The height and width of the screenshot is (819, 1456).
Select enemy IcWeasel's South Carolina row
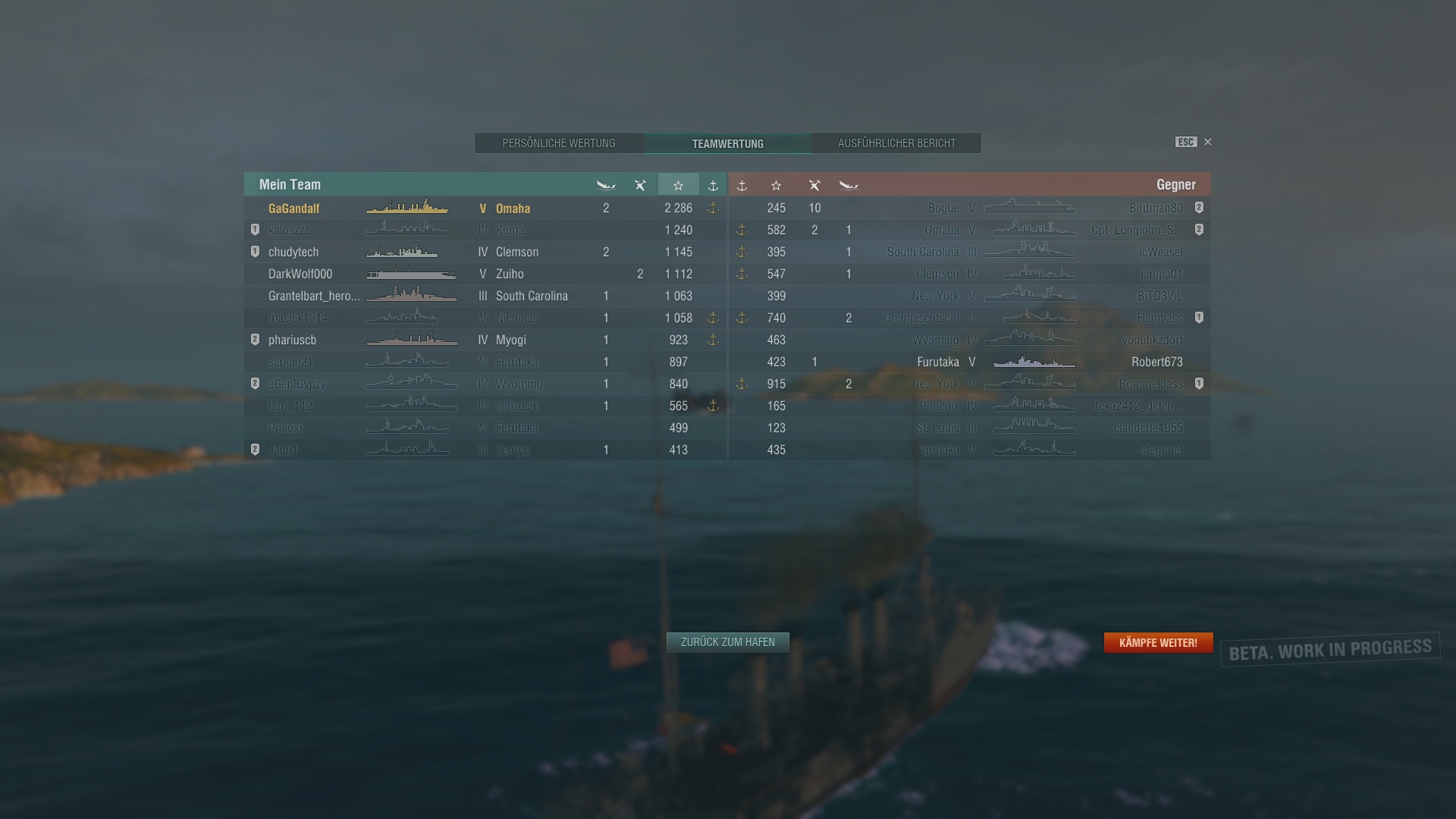click(971, 252)
